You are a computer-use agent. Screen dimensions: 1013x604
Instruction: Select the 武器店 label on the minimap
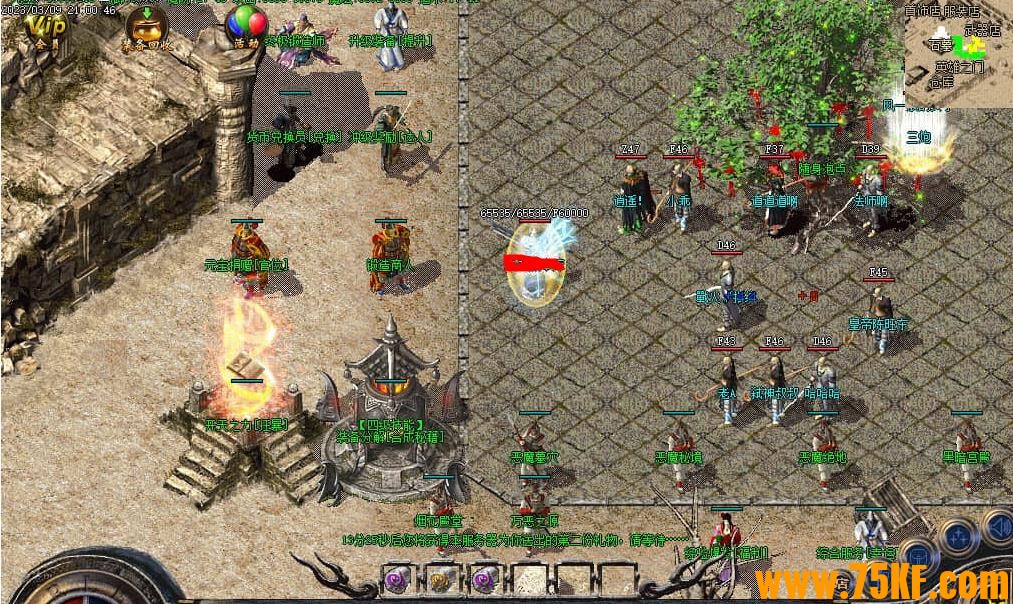click(981, 31)
